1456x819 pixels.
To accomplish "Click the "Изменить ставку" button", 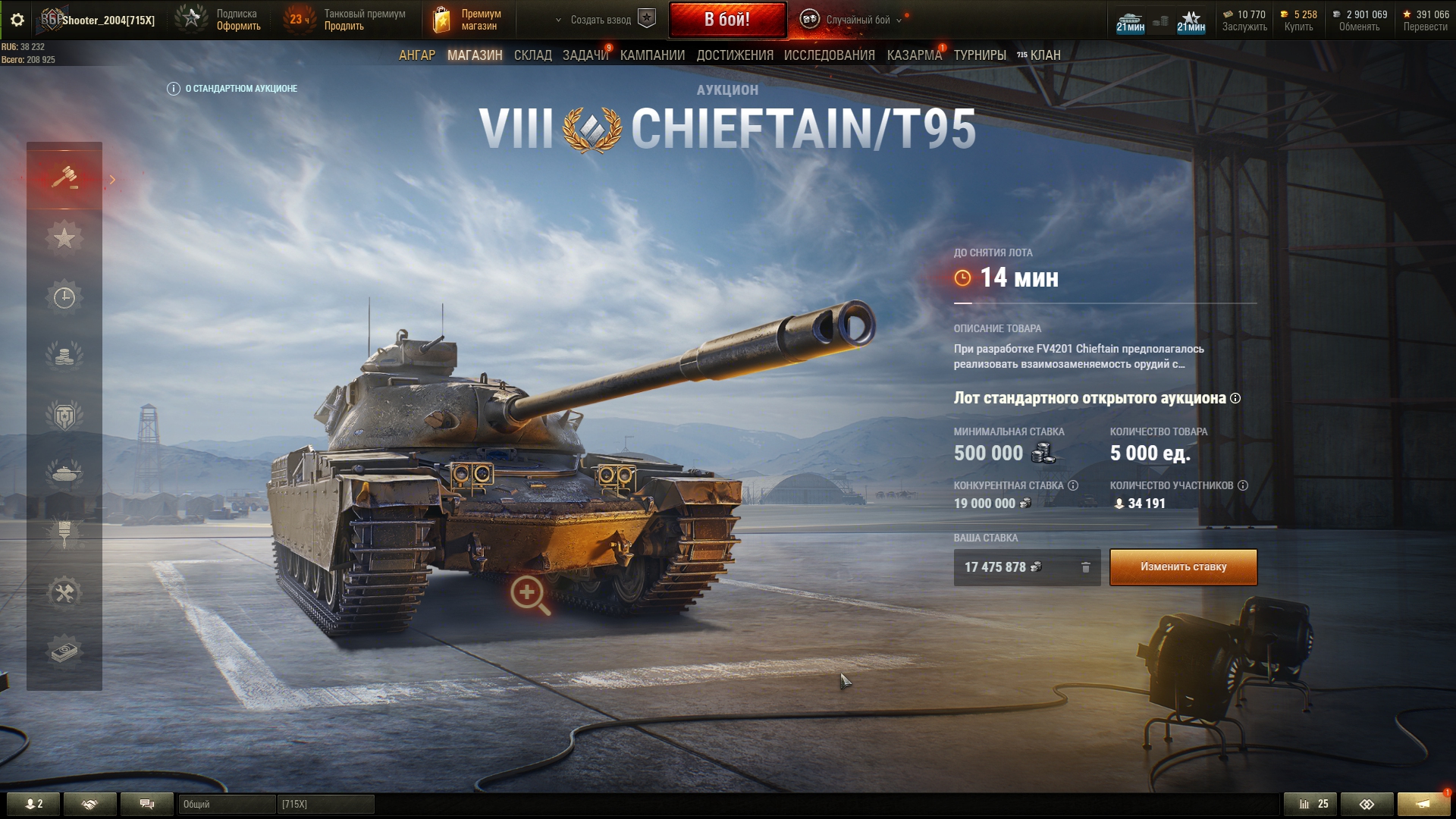I will (x=1183, y=567).
